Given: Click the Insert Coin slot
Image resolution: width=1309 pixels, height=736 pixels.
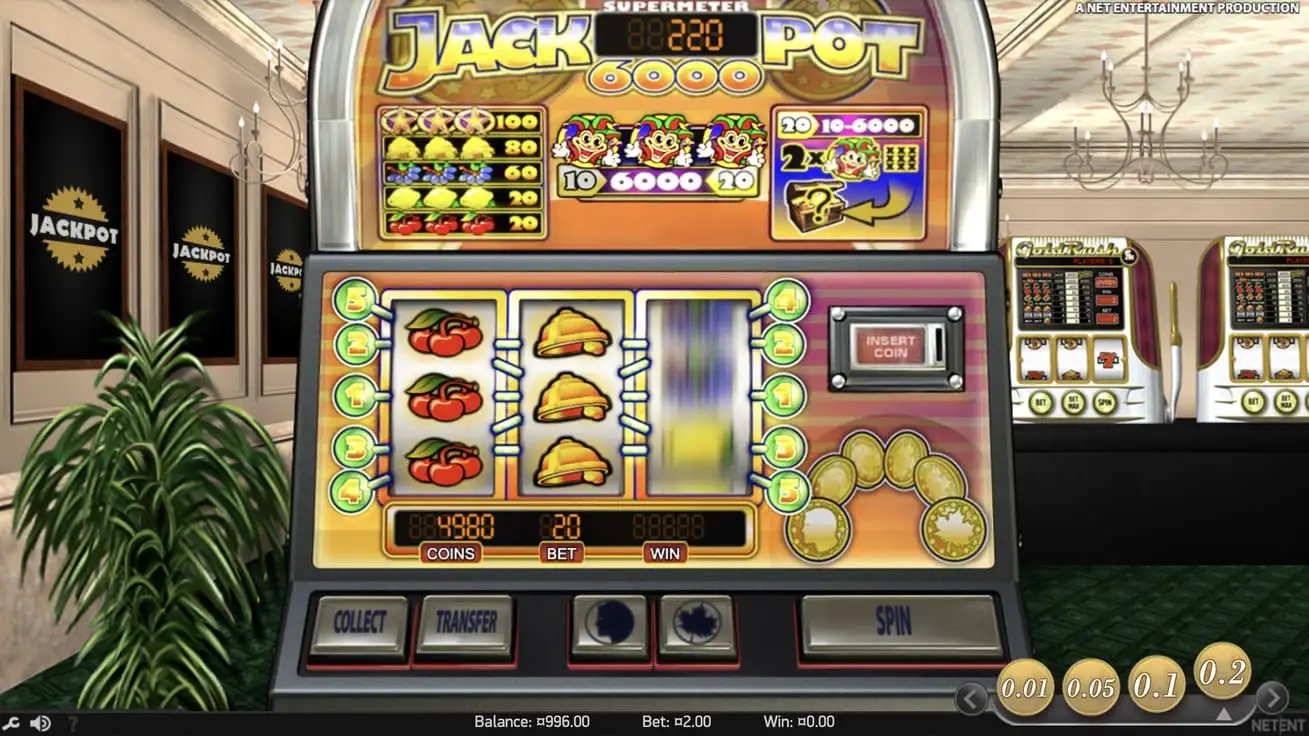Looking at the screenshot, I should tap(893, 345).
